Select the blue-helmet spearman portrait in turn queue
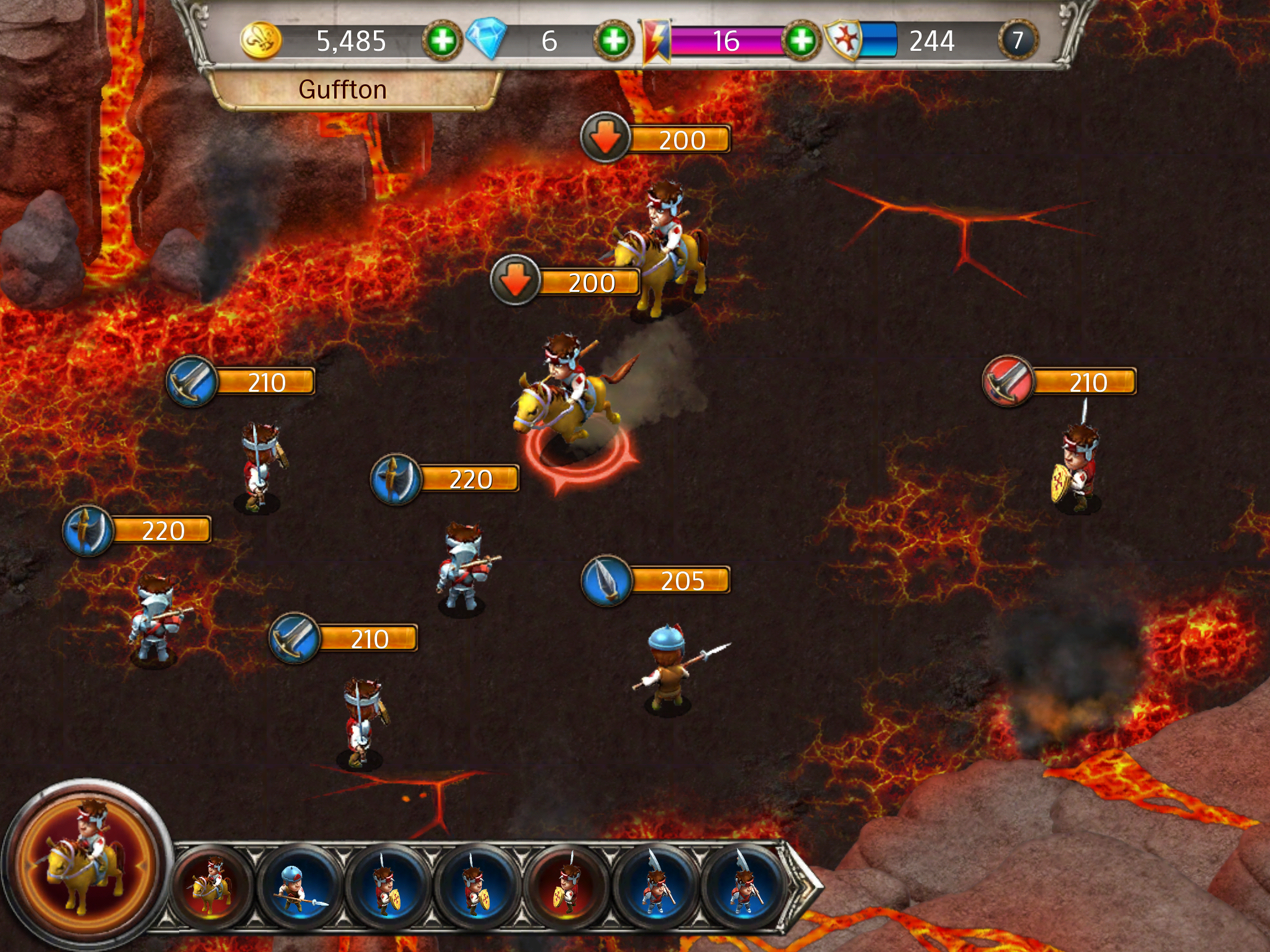 [300, 886]
